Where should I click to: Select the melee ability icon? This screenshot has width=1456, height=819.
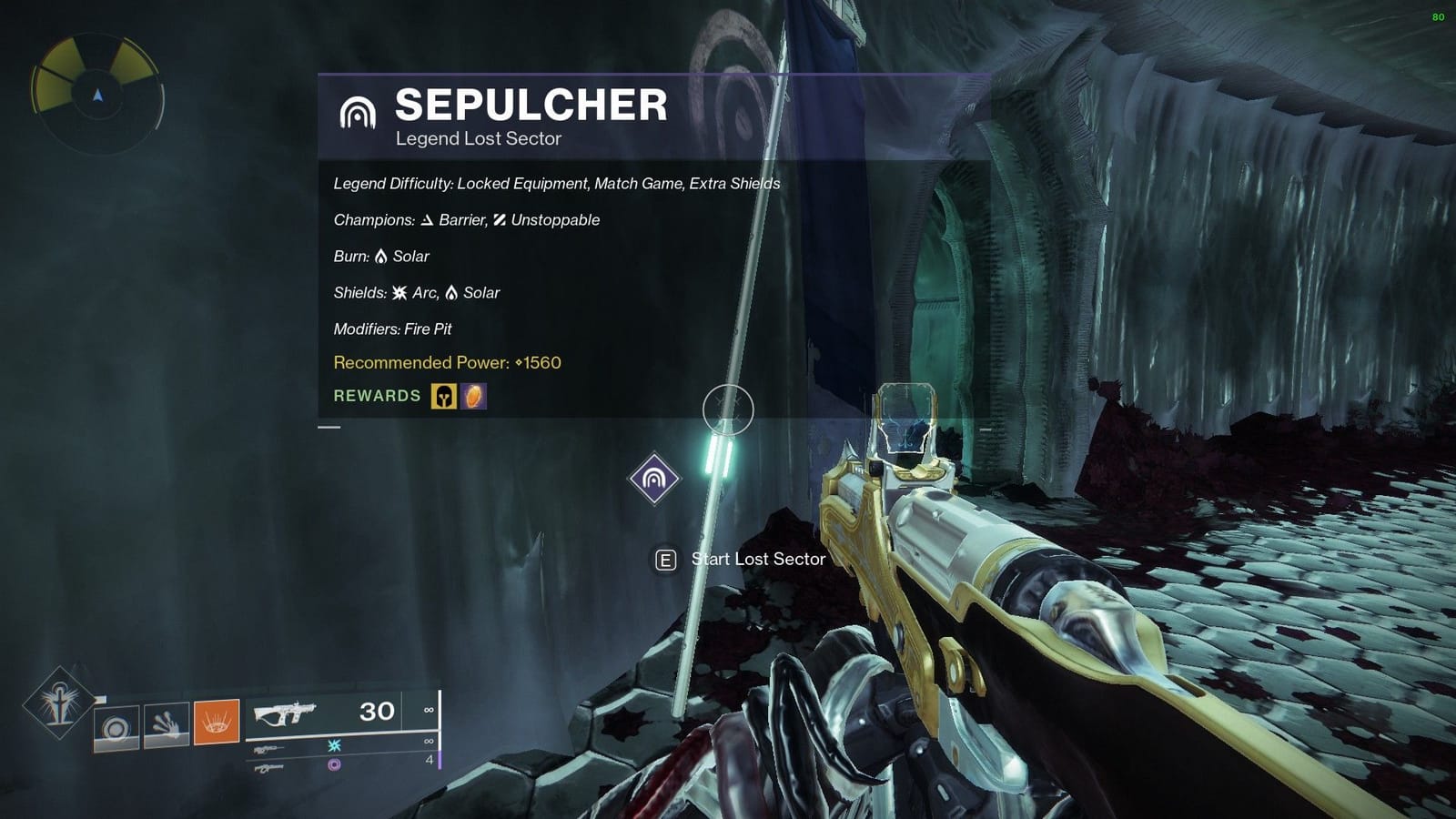click(165, 724)
